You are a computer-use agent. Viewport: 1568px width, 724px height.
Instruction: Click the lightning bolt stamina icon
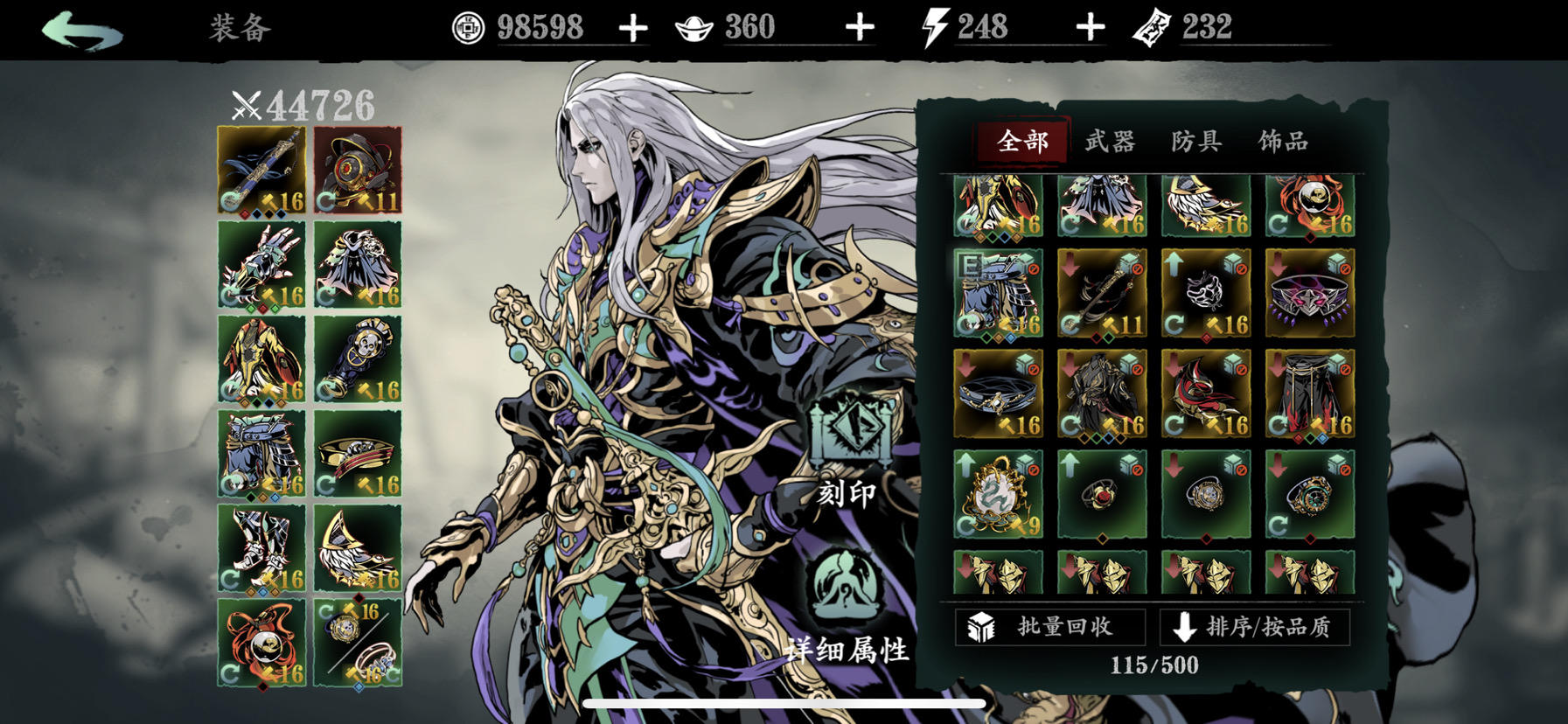[x=934, y=26]
